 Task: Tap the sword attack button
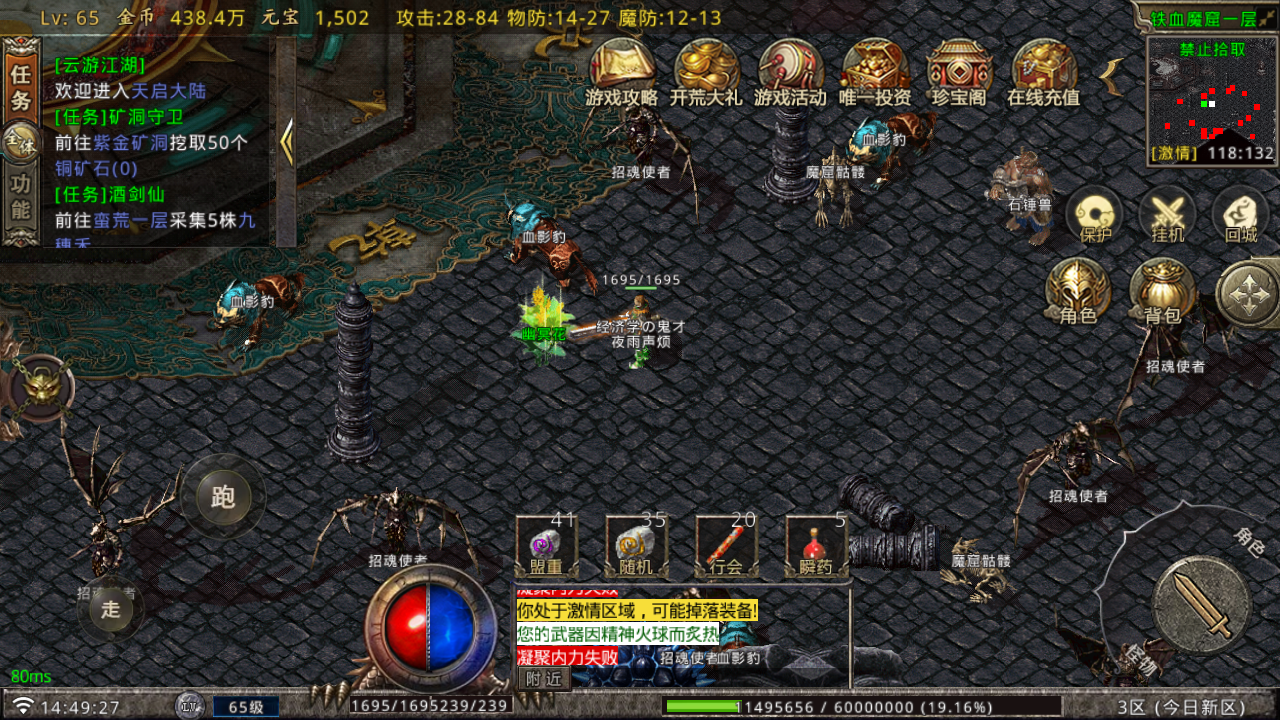point(1200,604)
